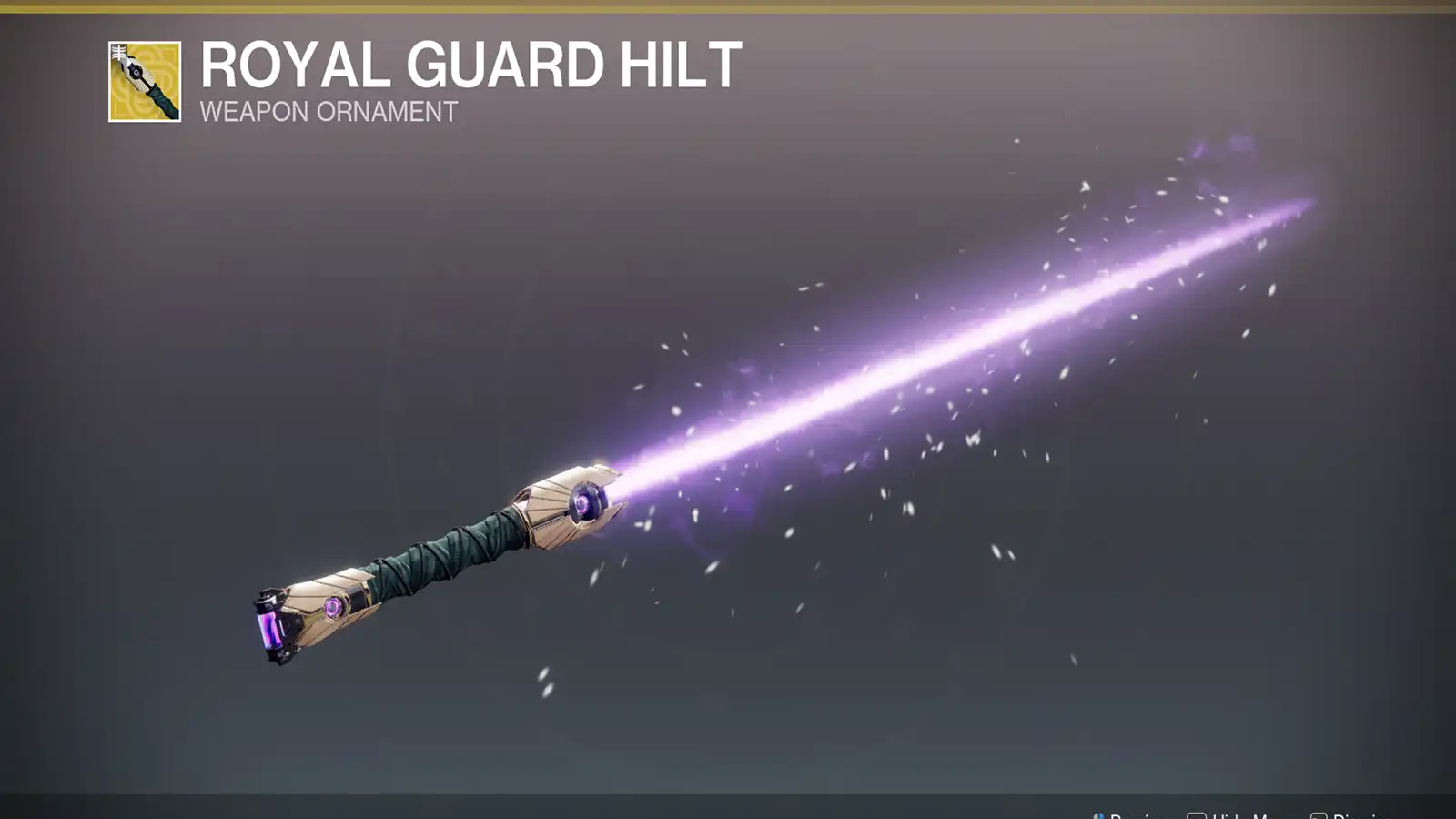Click the gamepad button icon beside Preview
The height and width of the screenshot is (819, 1456).
(1100, 814)
